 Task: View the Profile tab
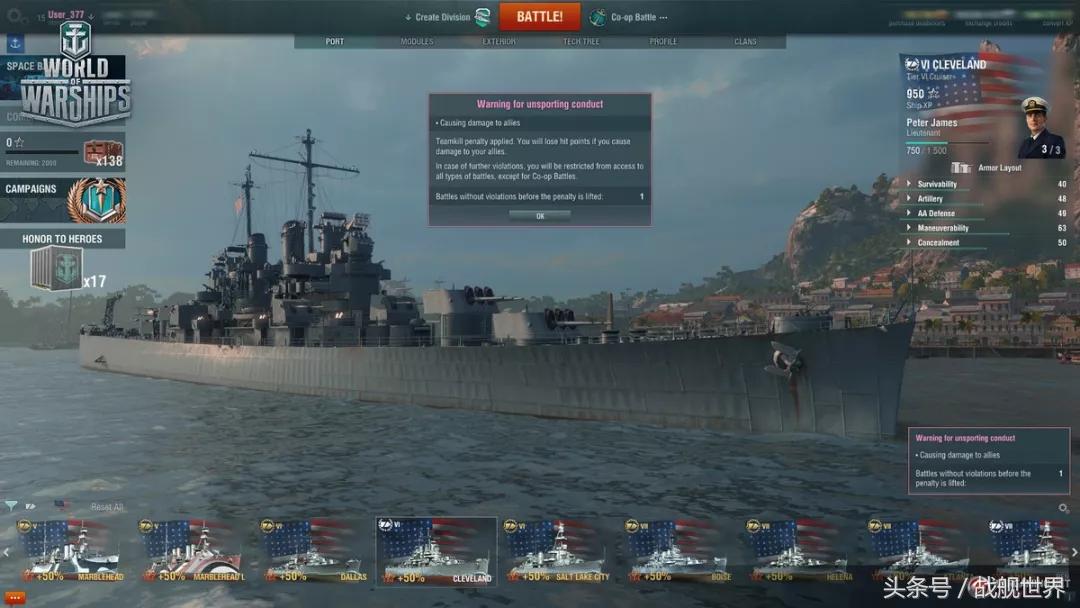click(x=663, y=42)
